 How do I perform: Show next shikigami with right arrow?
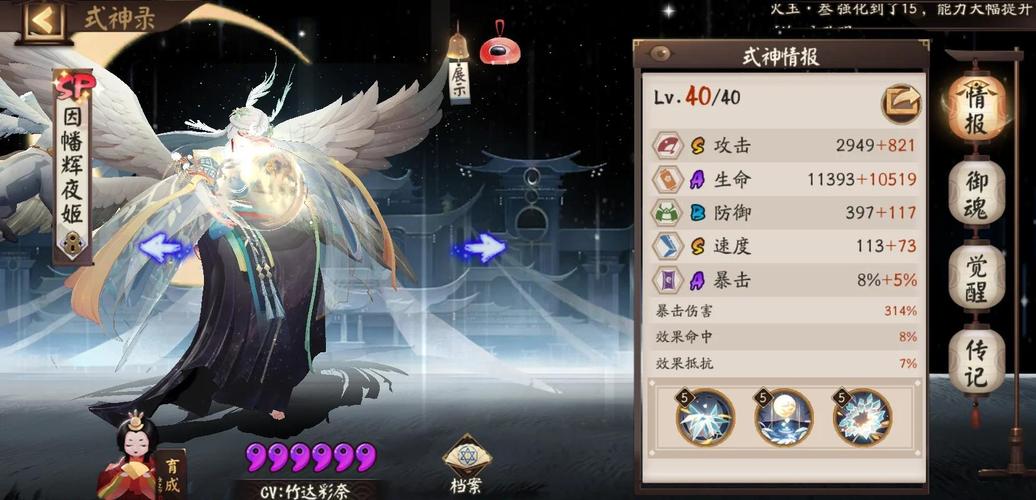click(x=483, y=247)
